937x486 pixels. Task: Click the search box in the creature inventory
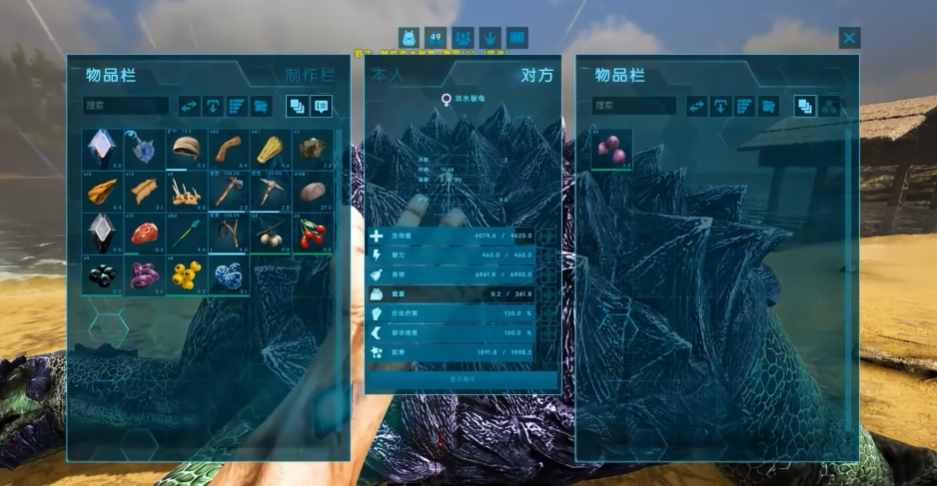click(634, 105)
